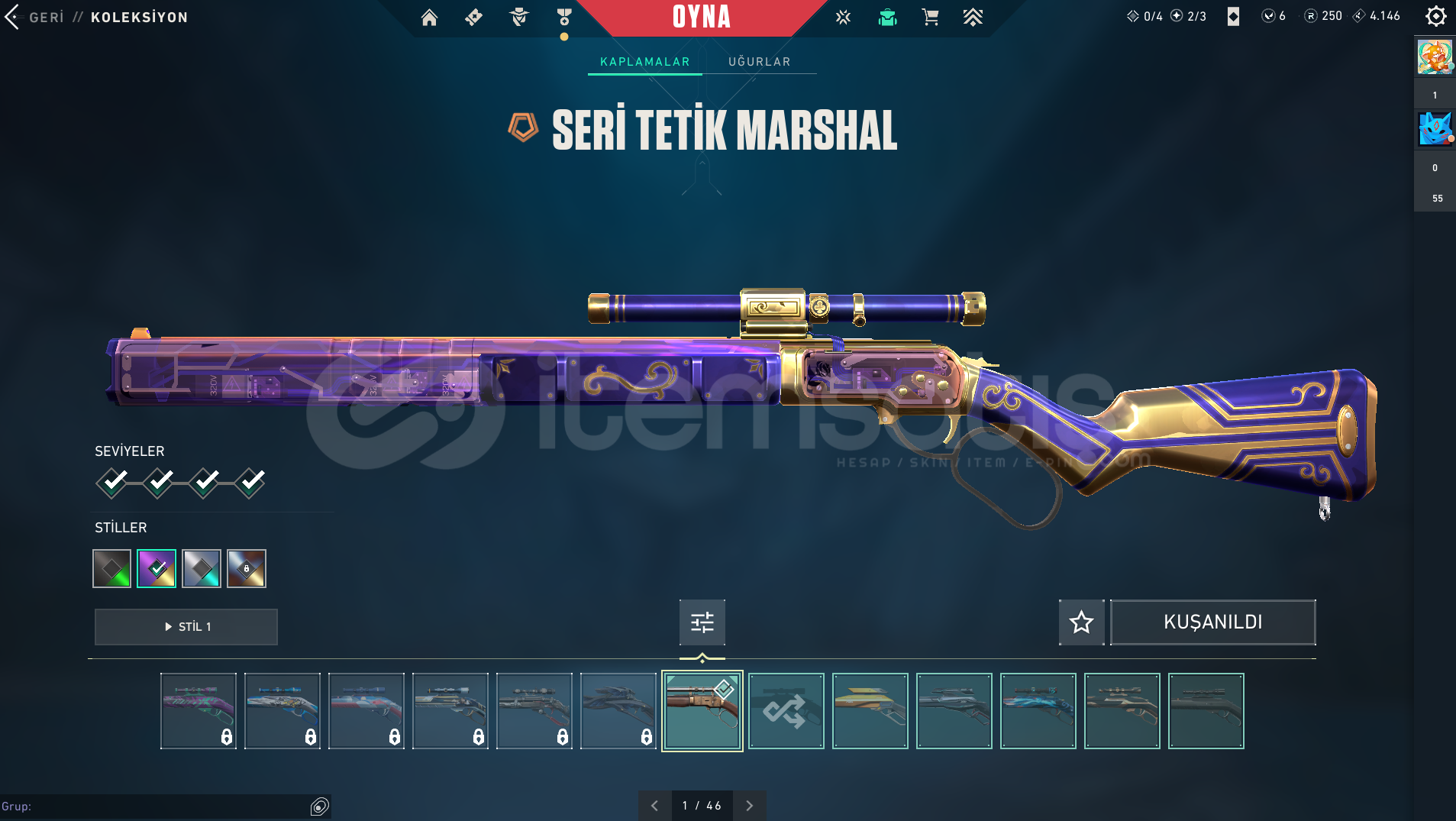The width and height of the screenshot is (1456, 821).
Task: Open the home screen icon
Action: click(x=429, y=18)
